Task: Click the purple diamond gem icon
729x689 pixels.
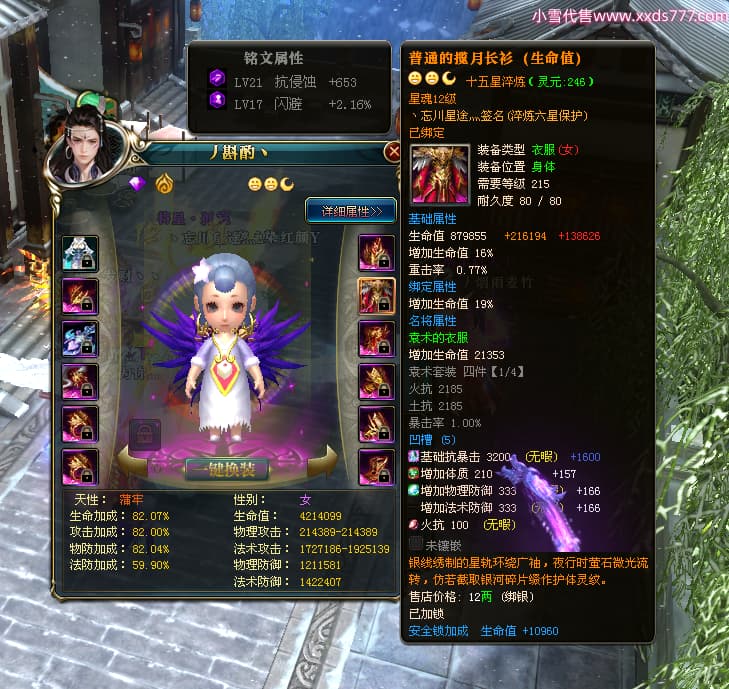Action: pyautogui.click(x=137, y=183)
